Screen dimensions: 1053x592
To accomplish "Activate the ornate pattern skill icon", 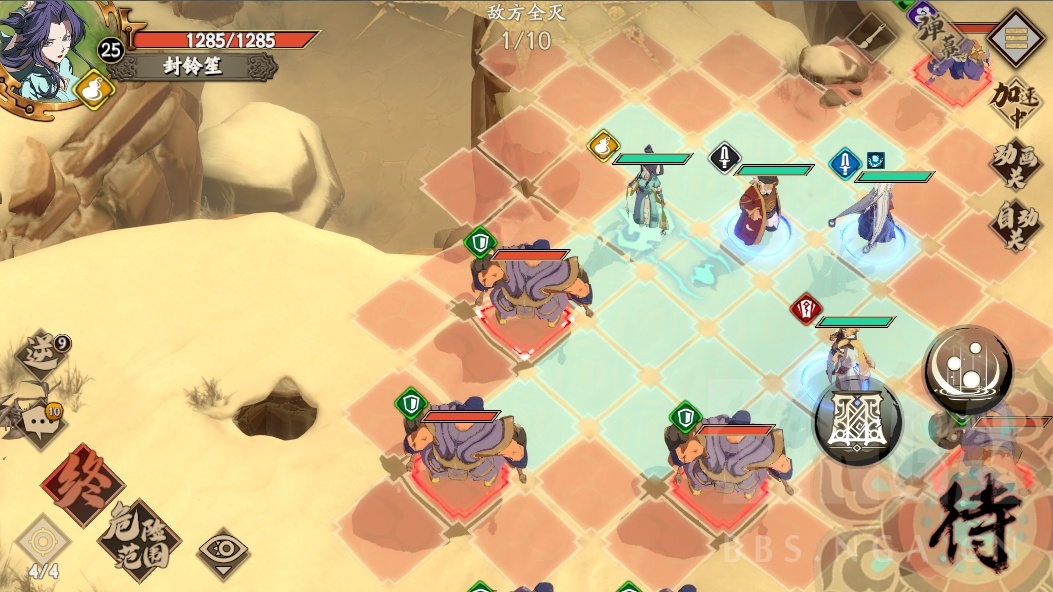I will click(858, 423).
